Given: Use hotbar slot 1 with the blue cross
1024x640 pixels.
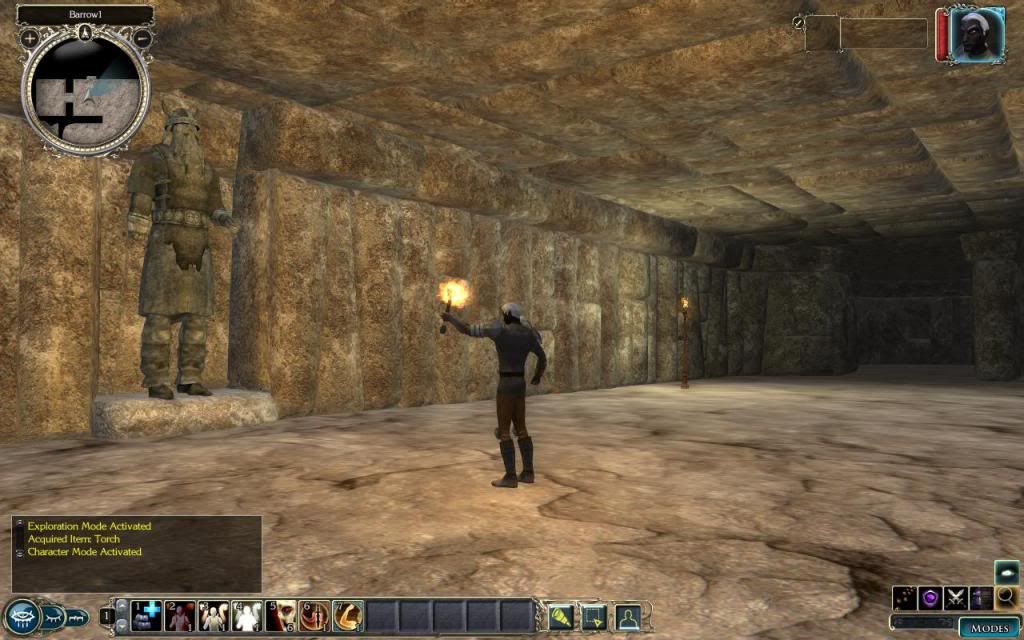Looking at the screenshot, I should pos(144,616).
